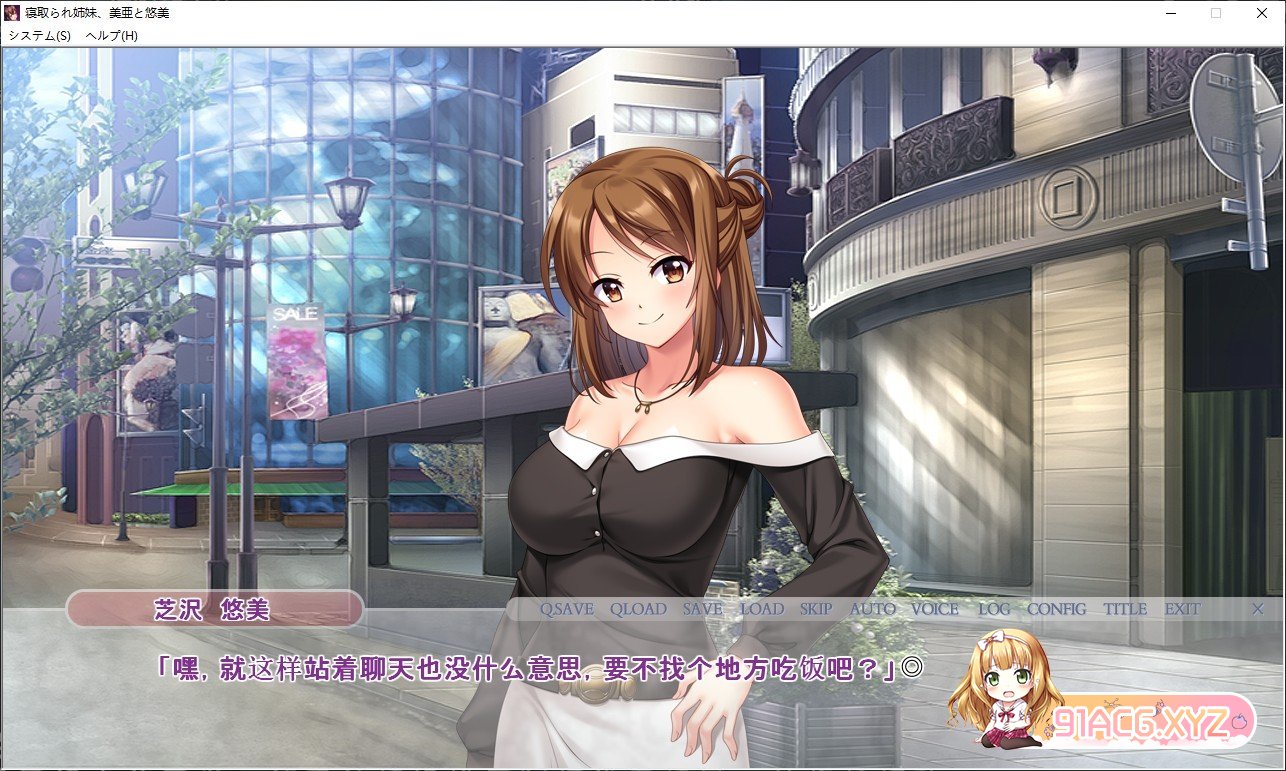Quick load with the Q.LOAD button

tap(638, 609)
